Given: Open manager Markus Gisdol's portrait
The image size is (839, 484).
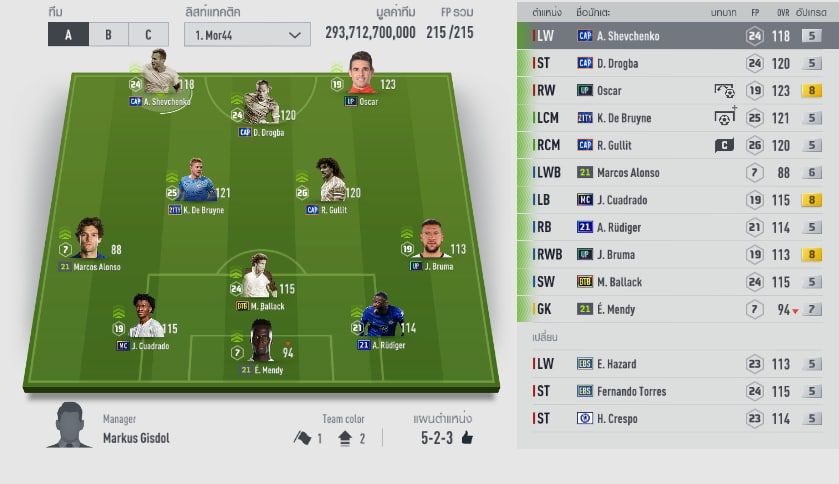Looking at the screenshot, I should point(68,426).
